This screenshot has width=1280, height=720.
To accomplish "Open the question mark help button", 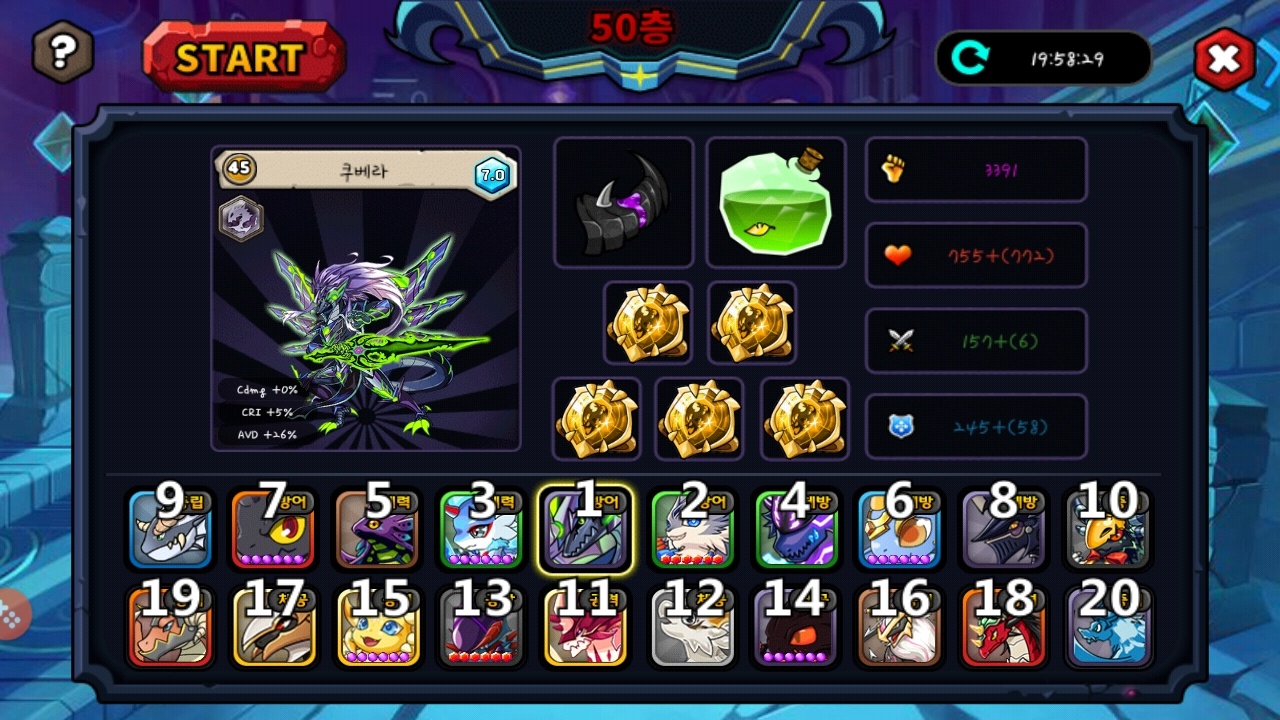I will 63,51.
